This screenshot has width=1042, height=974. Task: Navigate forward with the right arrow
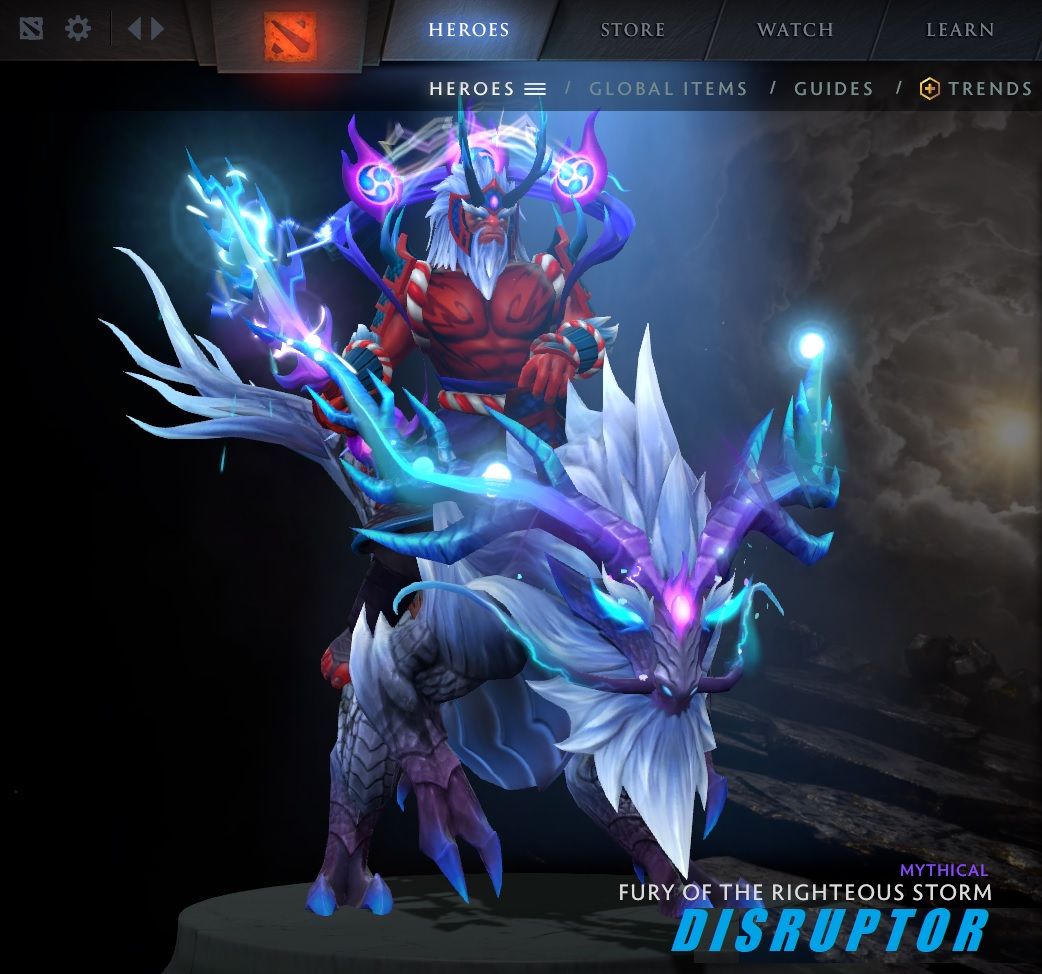point(157,28)
